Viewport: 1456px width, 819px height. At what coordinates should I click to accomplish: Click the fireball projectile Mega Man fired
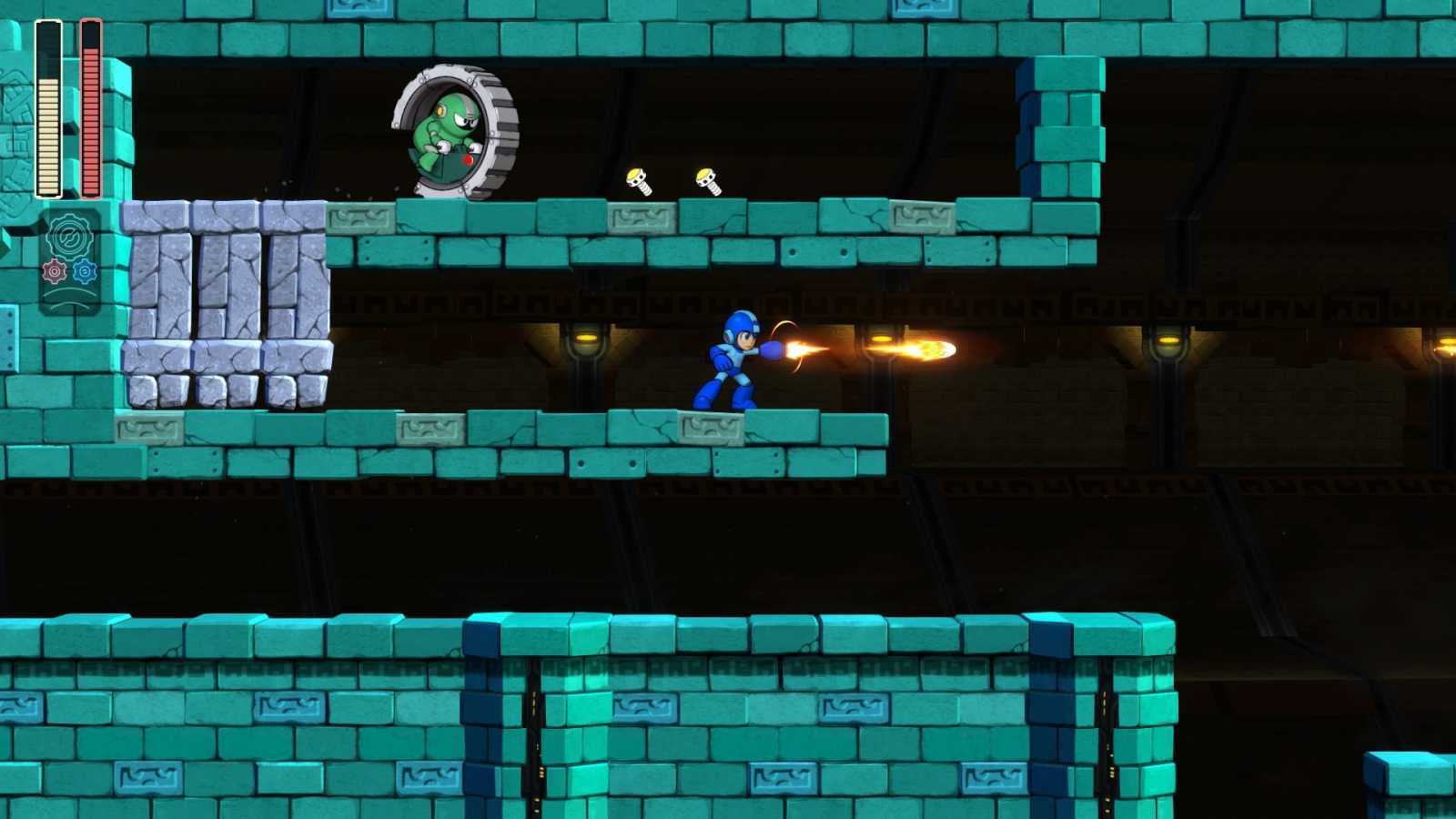(x=937, y=348)
